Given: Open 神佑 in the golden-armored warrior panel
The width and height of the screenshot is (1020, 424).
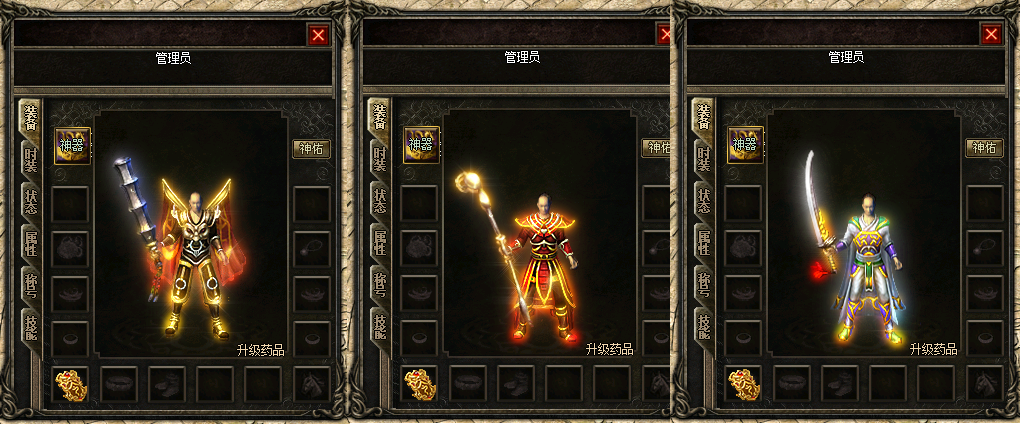Looking at the screenshot, I should (311, 148).
